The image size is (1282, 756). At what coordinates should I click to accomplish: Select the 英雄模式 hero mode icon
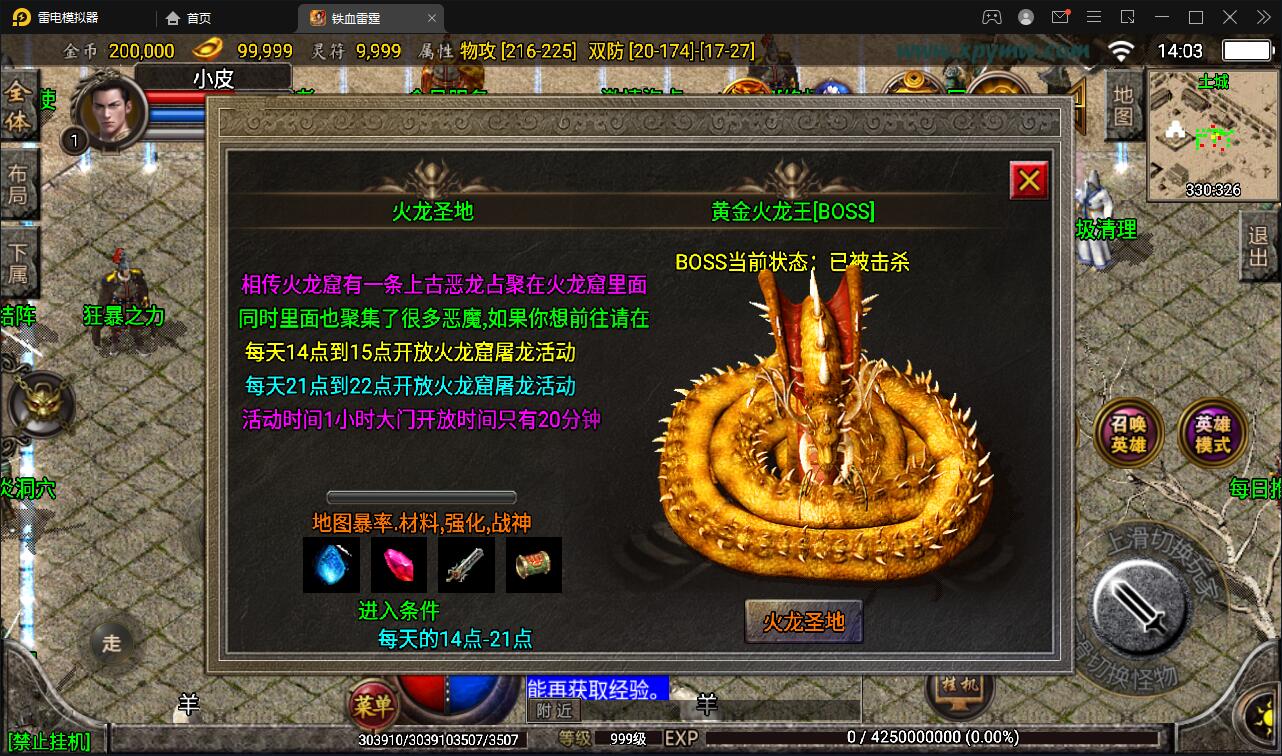(1212, 434)
